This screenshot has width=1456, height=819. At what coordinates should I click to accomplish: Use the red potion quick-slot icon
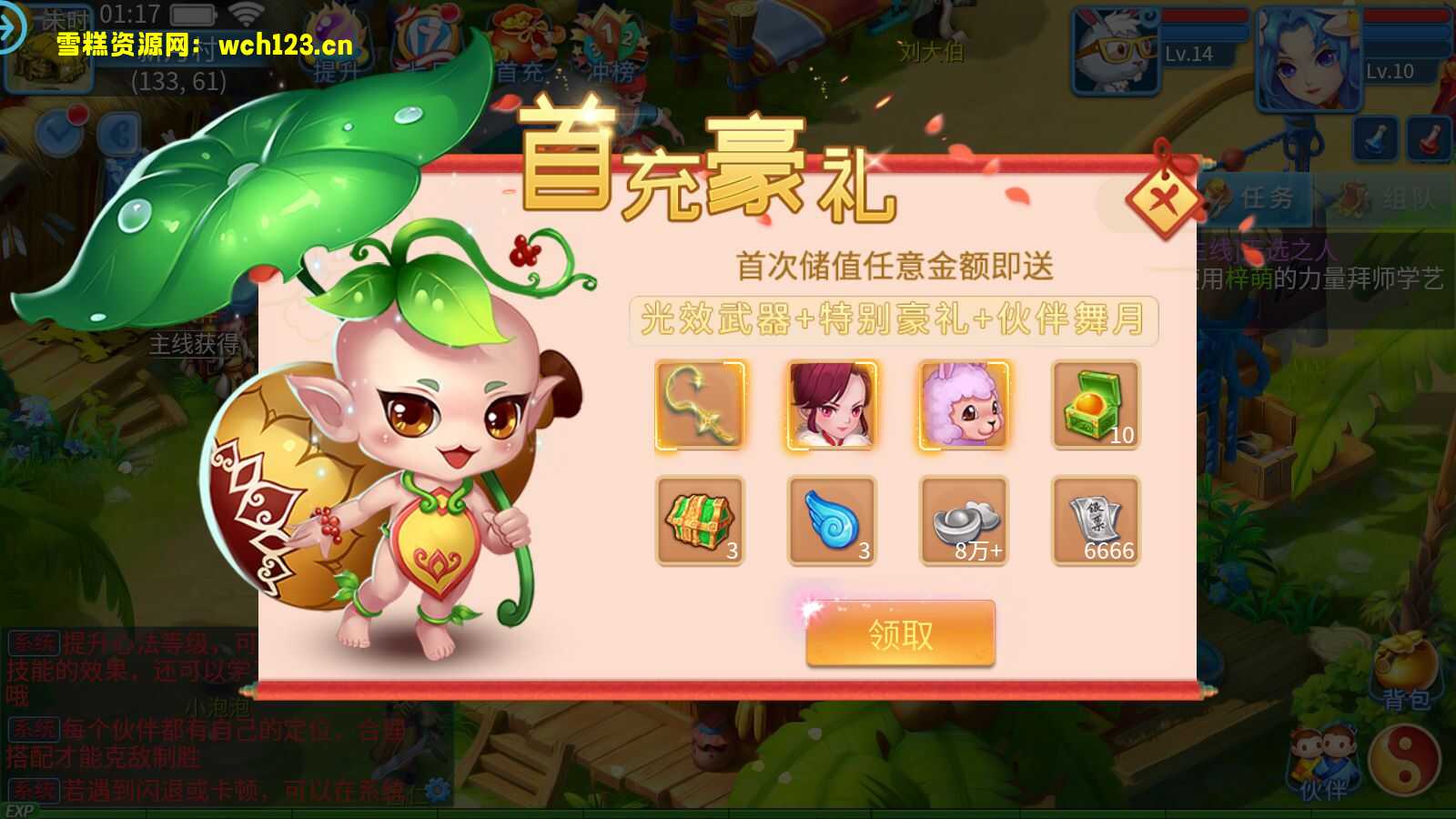tap(1430, 138)
